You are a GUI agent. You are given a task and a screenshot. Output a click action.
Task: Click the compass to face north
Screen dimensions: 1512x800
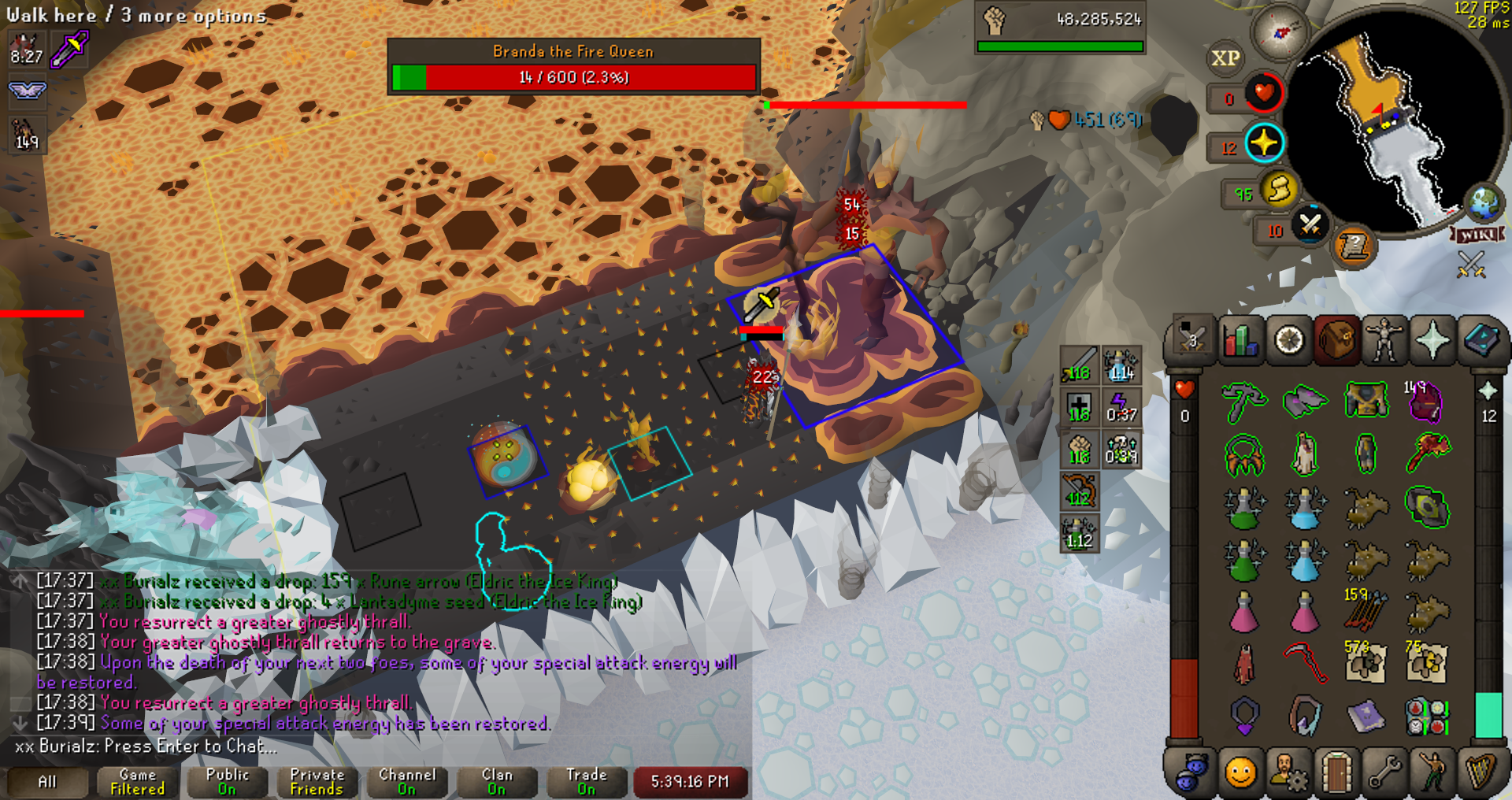click(x=1280, y=32)
